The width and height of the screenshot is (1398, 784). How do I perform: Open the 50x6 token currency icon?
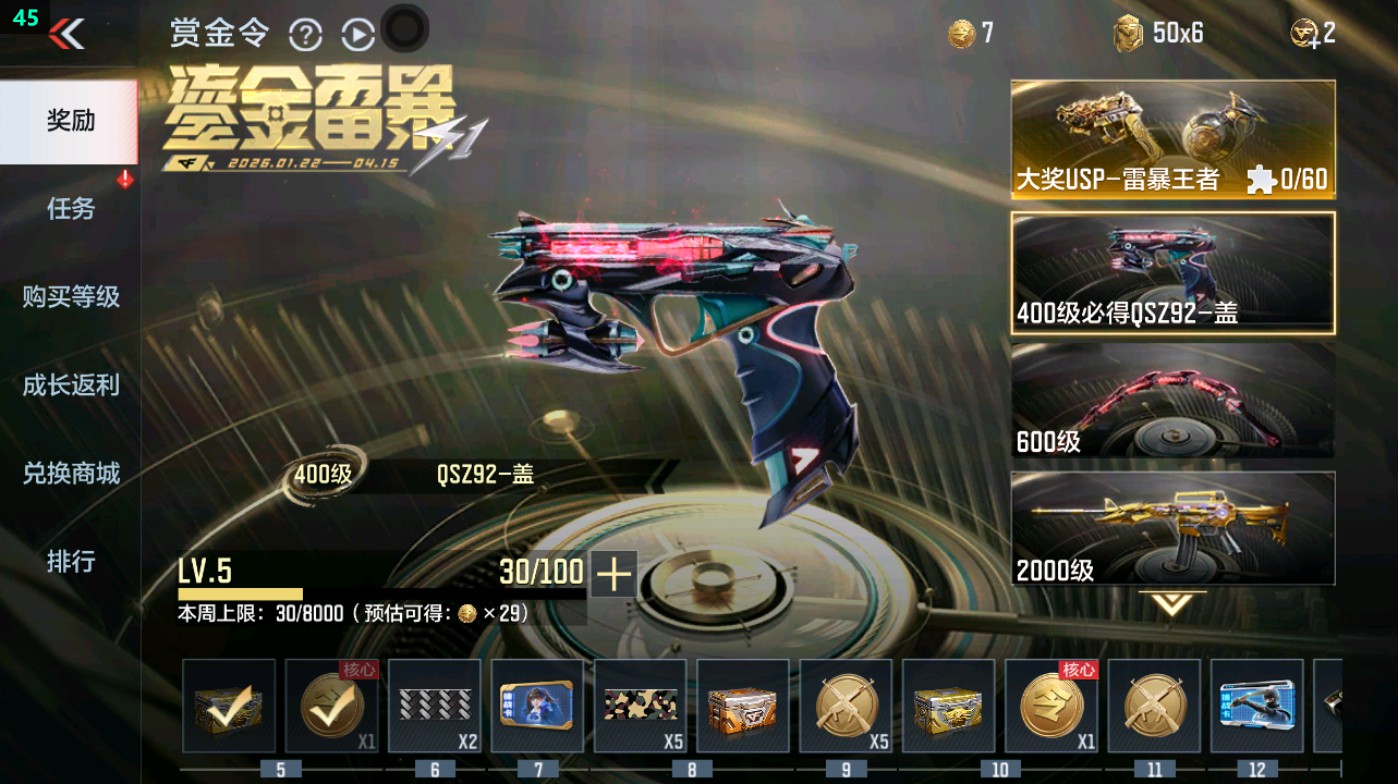click(1131, 32)
